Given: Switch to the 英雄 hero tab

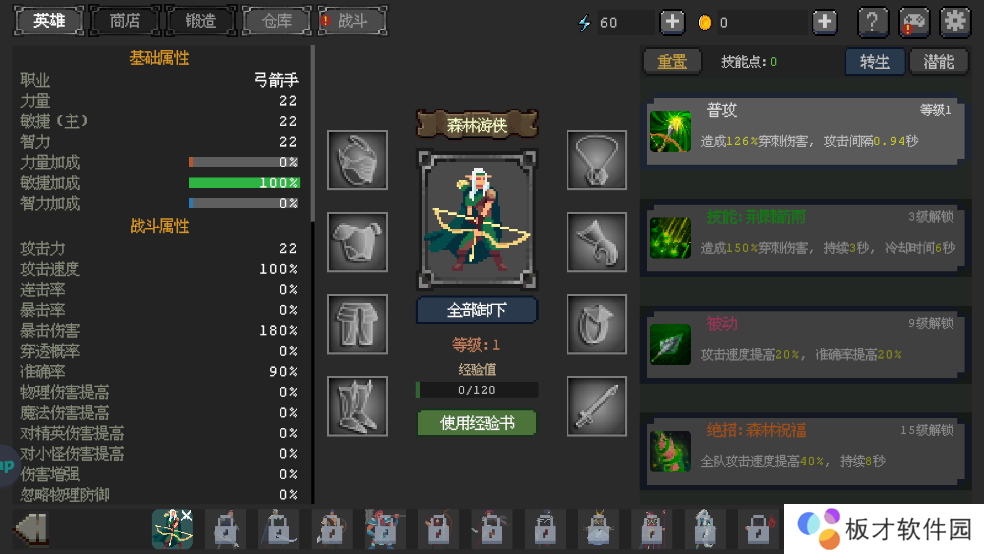Looking at the screenshot, I should click(49, 21).
